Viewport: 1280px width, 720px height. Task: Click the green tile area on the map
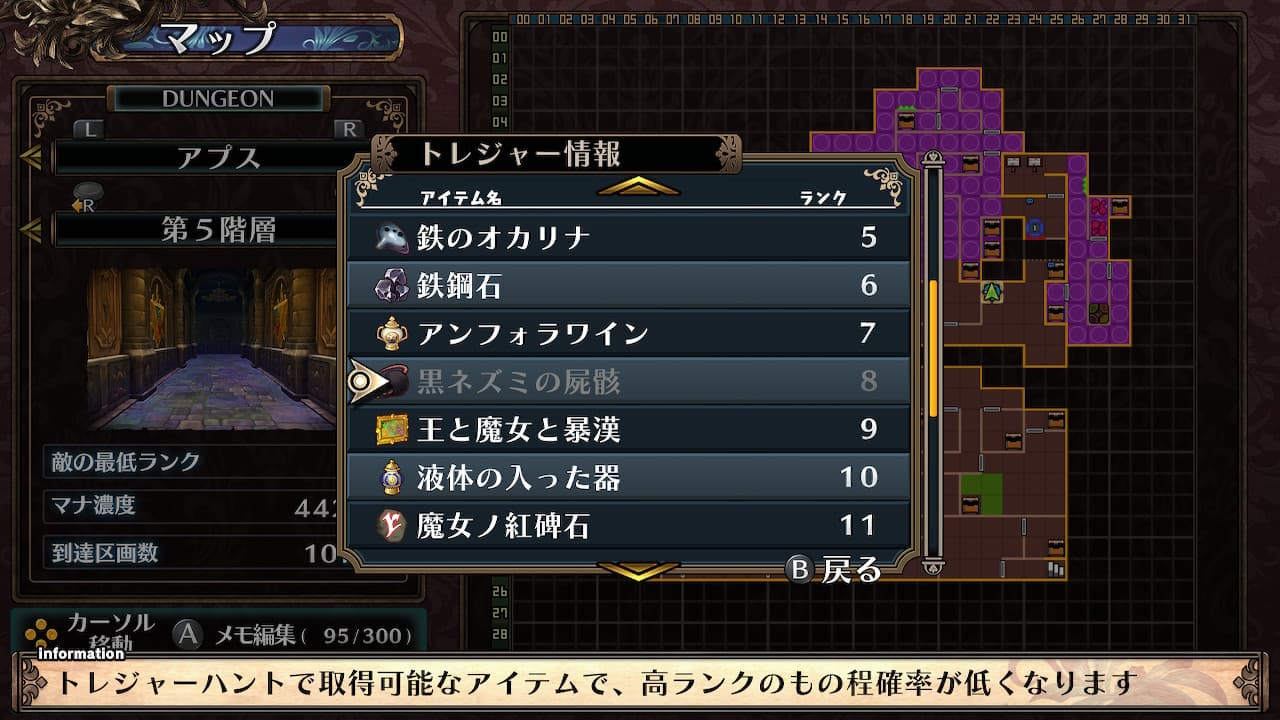tap(981, 488)
